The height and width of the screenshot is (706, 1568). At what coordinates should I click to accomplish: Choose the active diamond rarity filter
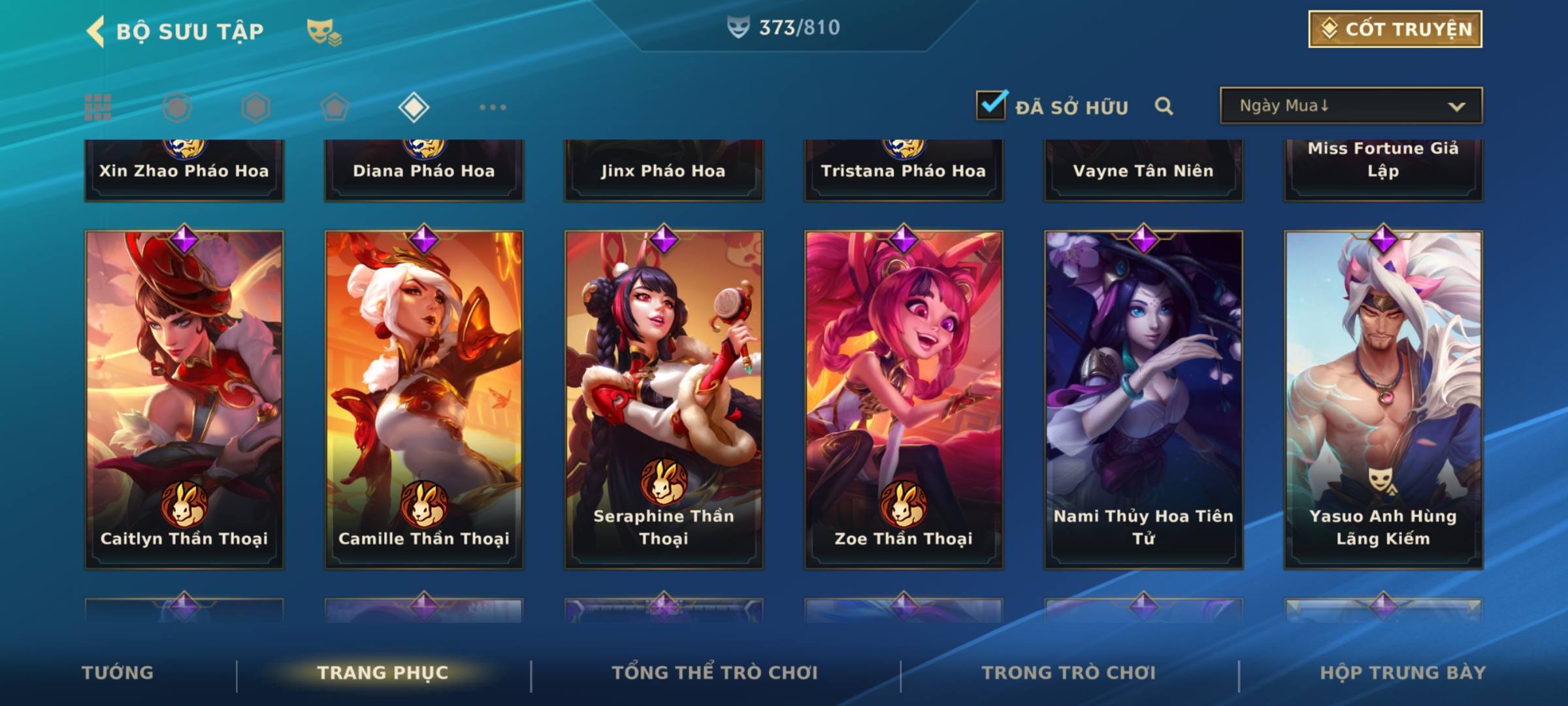pos(414,107)
